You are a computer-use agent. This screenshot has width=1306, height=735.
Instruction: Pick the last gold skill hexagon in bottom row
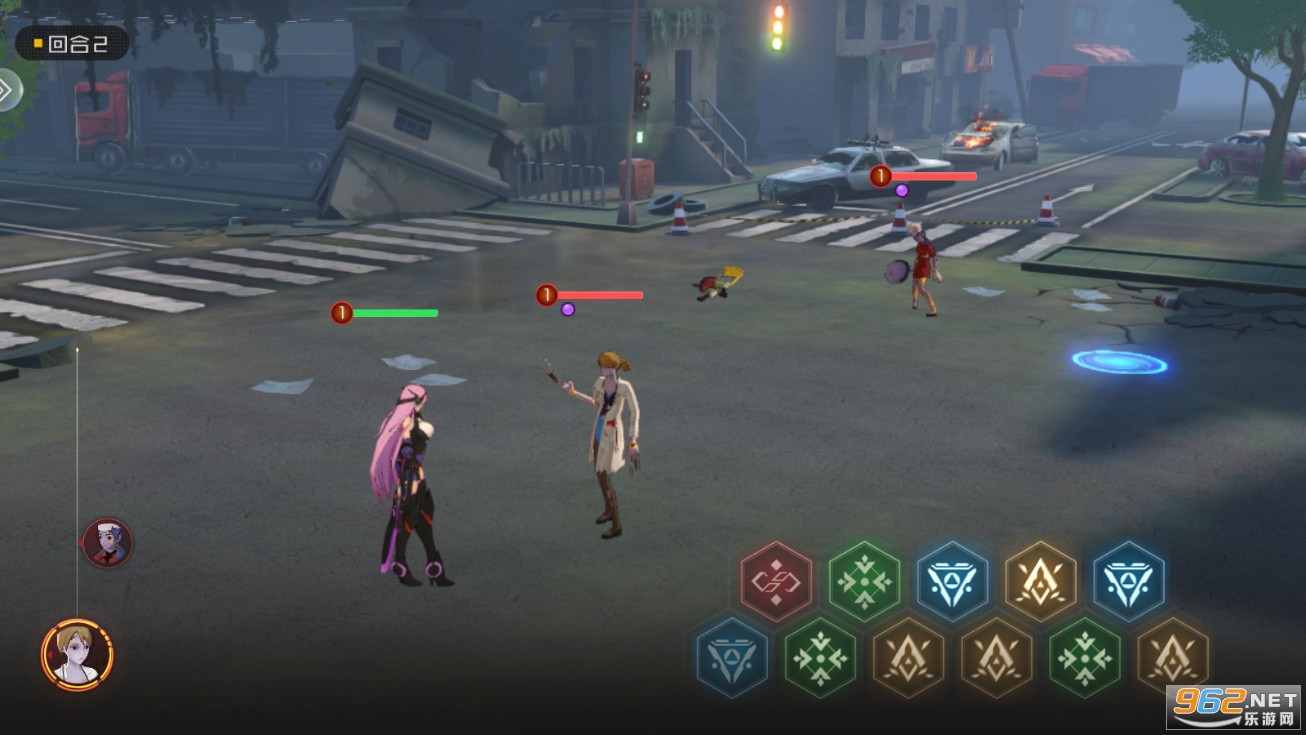1173,657
